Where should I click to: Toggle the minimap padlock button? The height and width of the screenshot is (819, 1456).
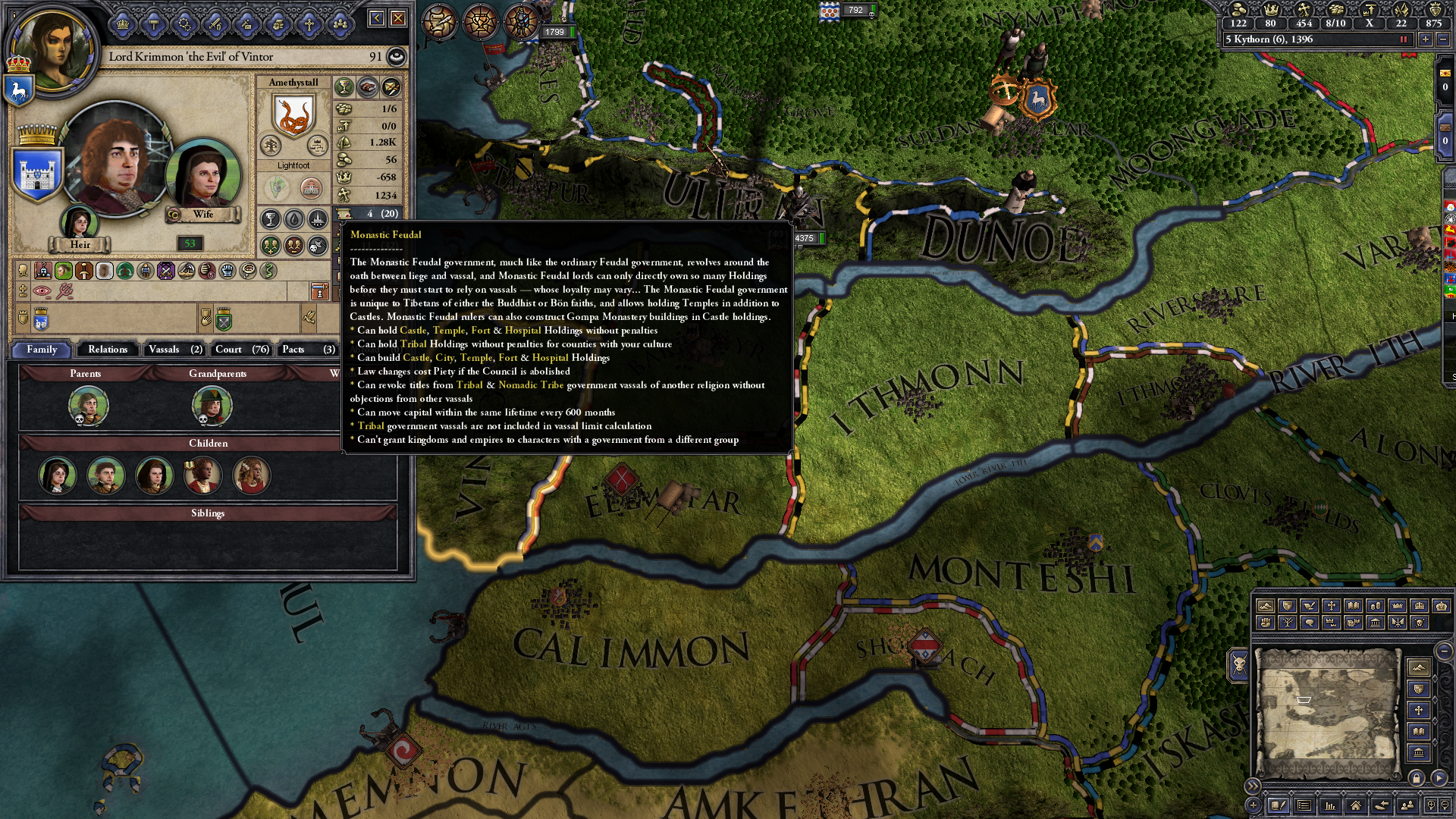pos(1416,778)
